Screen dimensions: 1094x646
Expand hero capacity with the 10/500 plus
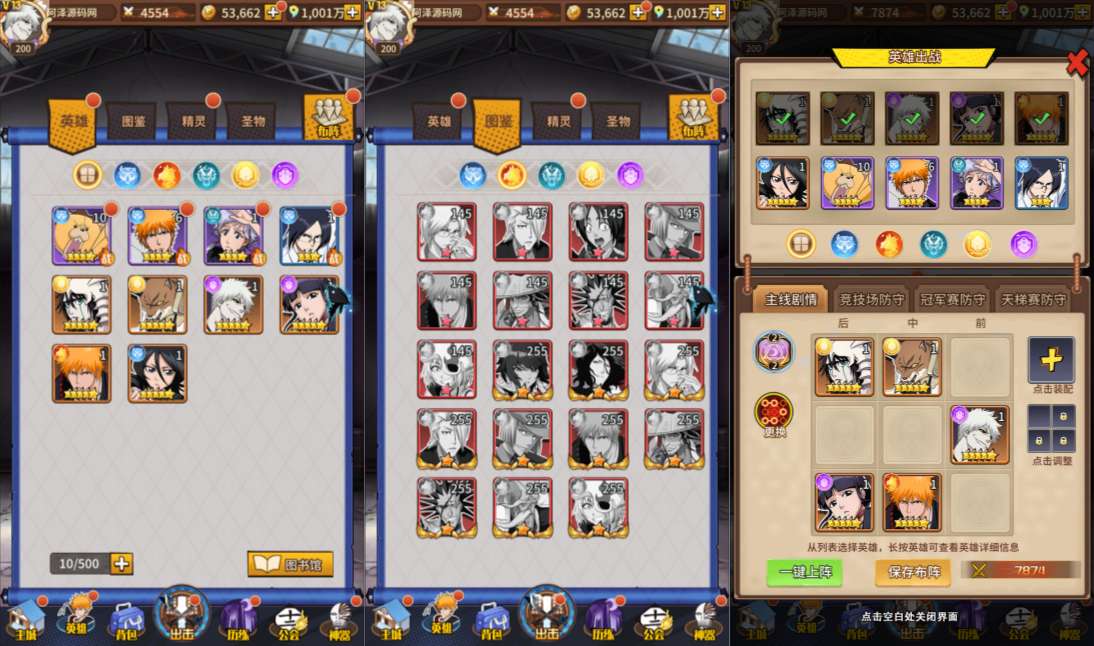pos(122,563)
